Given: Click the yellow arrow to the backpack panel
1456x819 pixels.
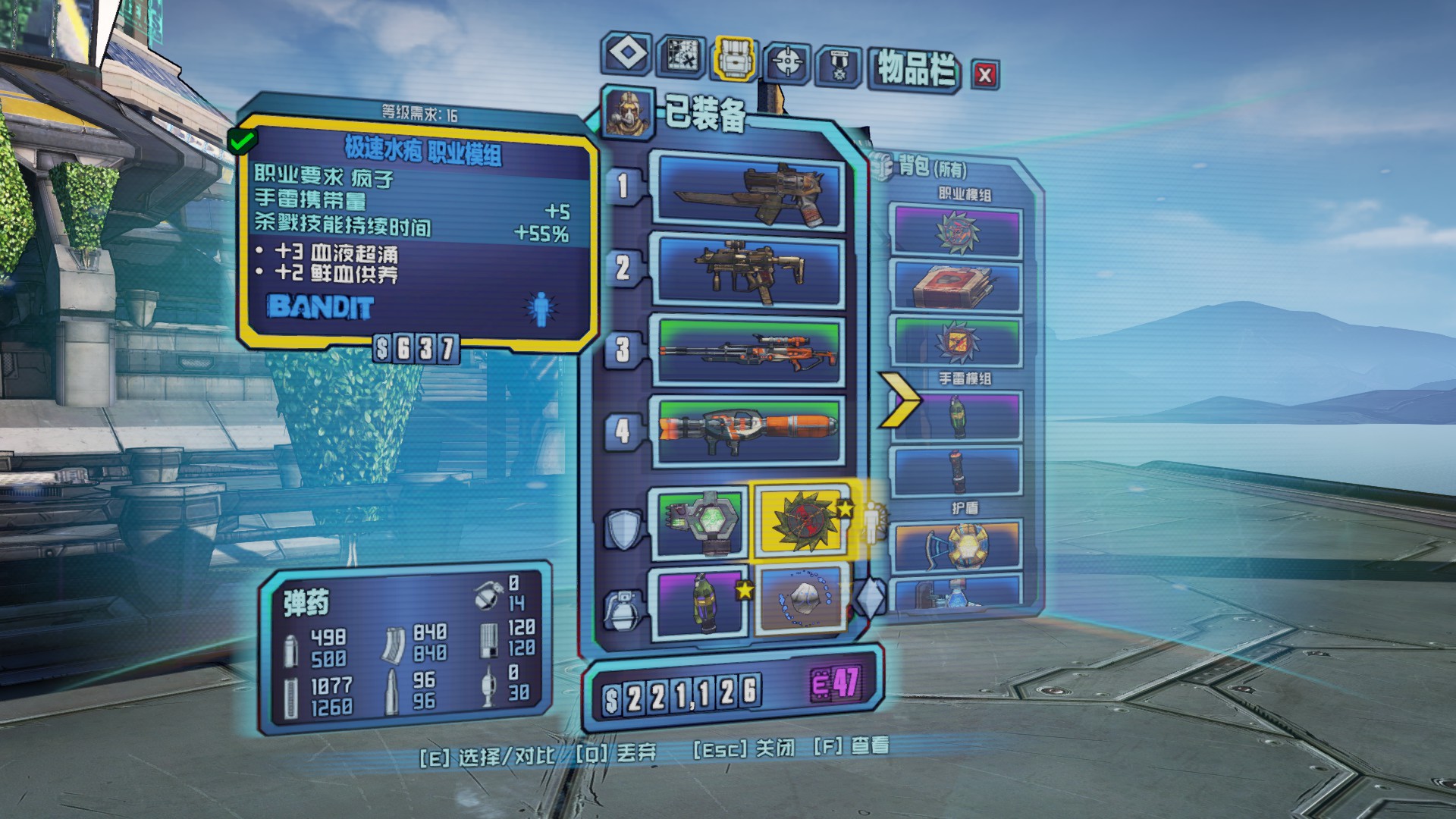Looking at the screenshot, I should click(x=900, y=400).
